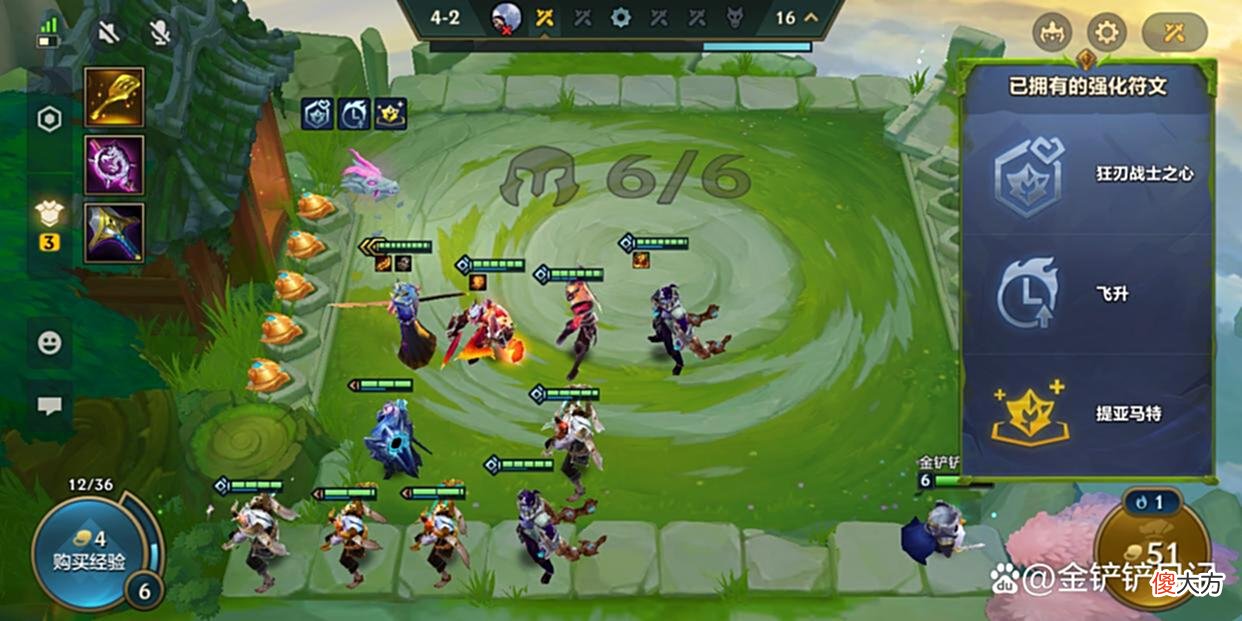Select the blue and gold spear item

[x=114, y=233]
